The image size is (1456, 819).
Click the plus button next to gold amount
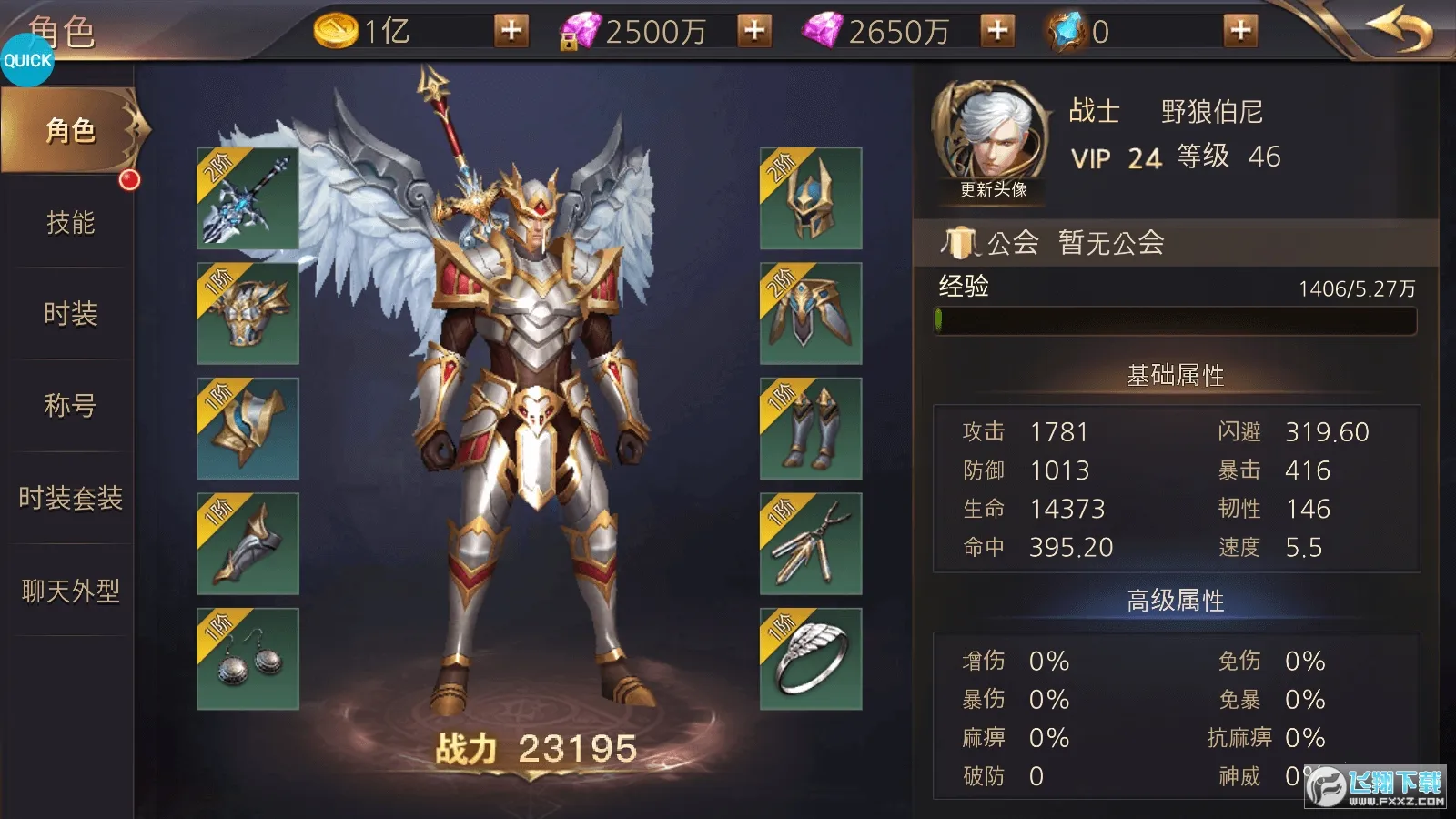pos(510,30)
